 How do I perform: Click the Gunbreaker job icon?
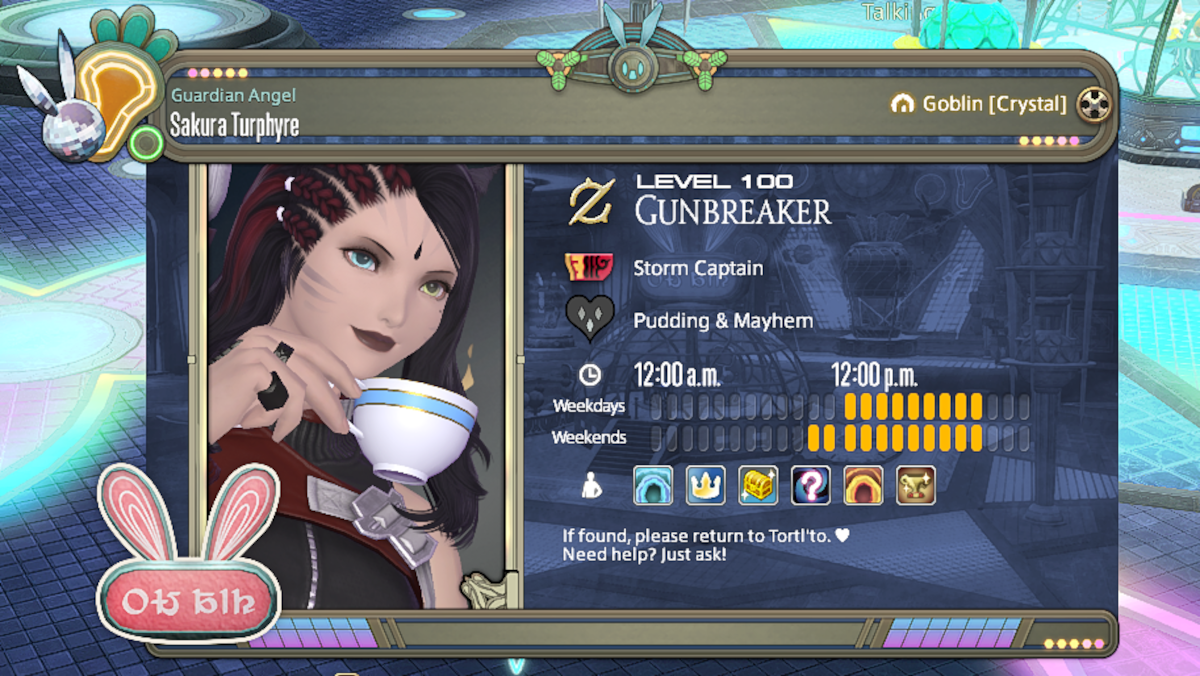pos(591,201)
